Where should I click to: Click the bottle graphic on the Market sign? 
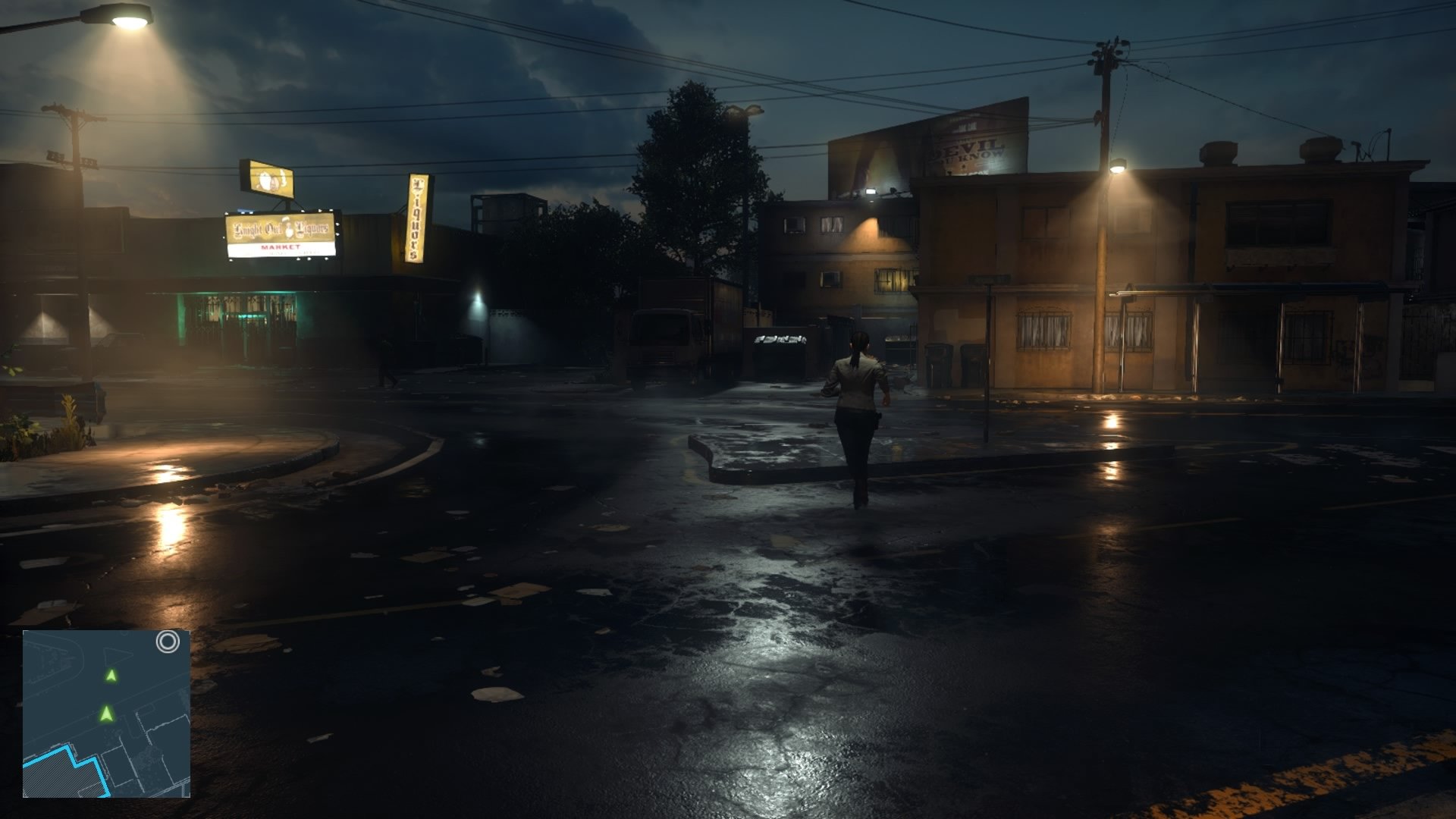288,229
